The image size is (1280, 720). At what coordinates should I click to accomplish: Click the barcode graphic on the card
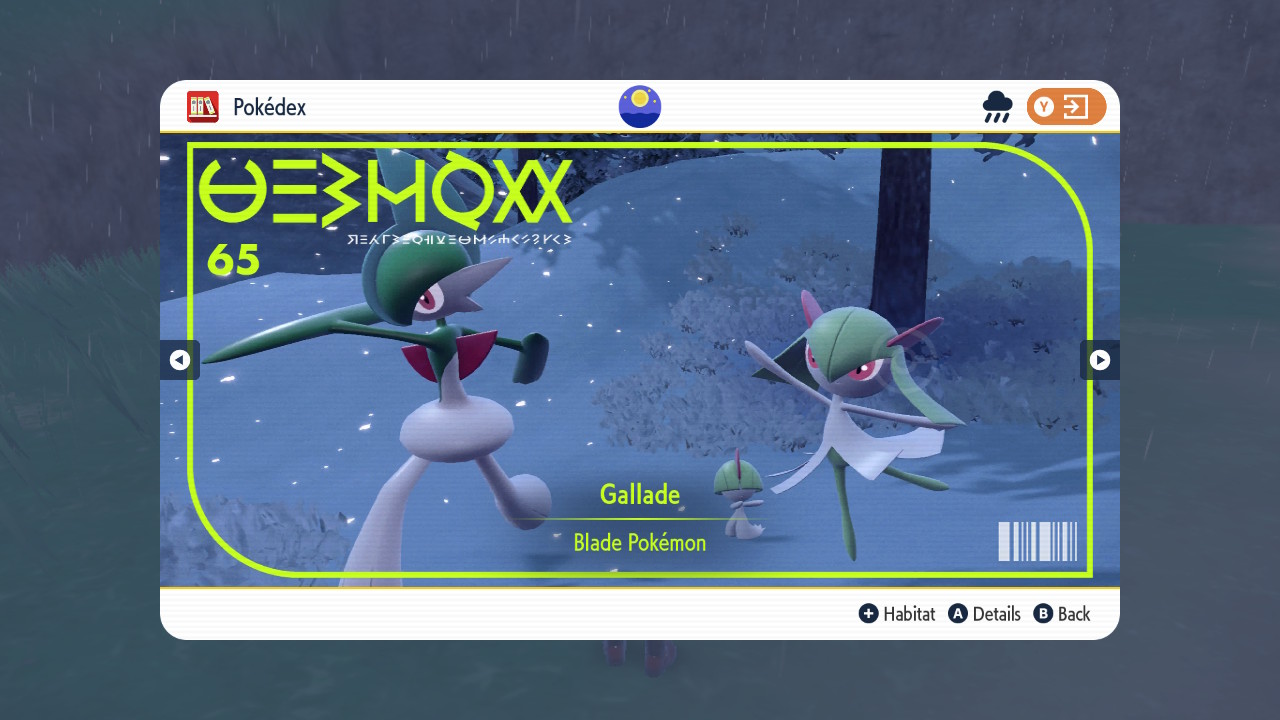point(1037,541)
